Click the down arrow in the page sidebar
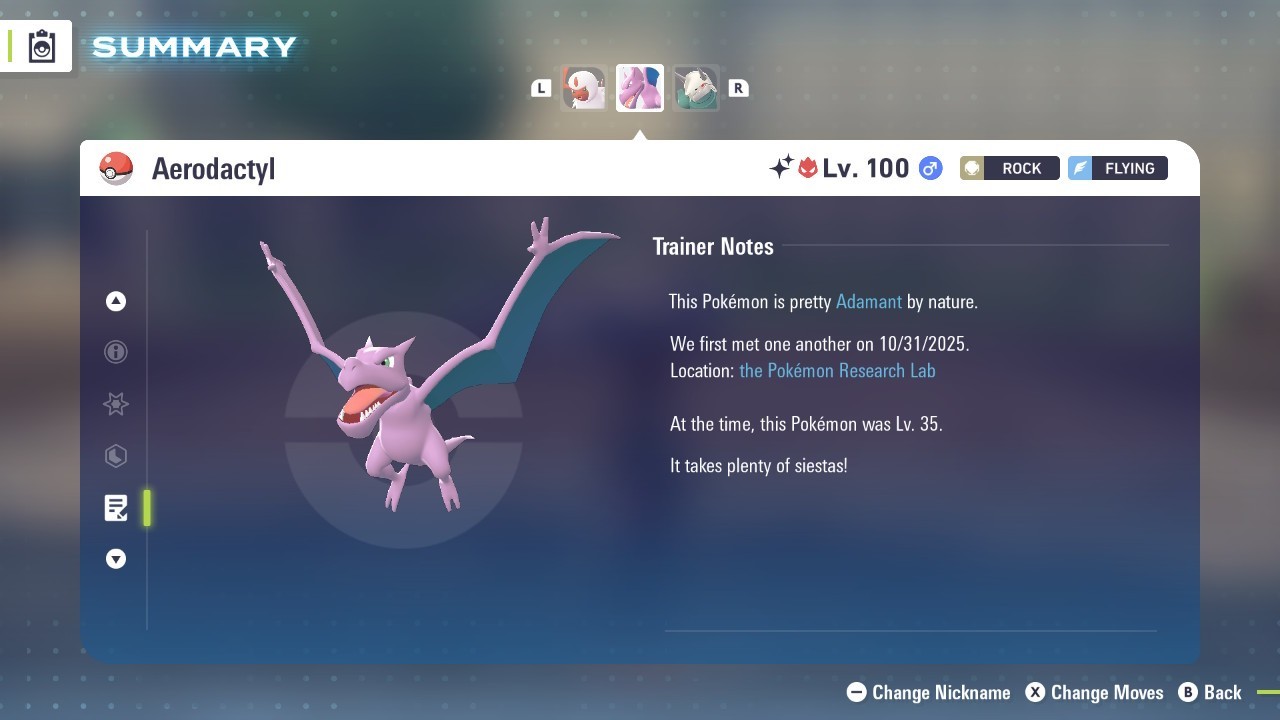The width and height of the screenshot is (1280, 720). [116, 559]
